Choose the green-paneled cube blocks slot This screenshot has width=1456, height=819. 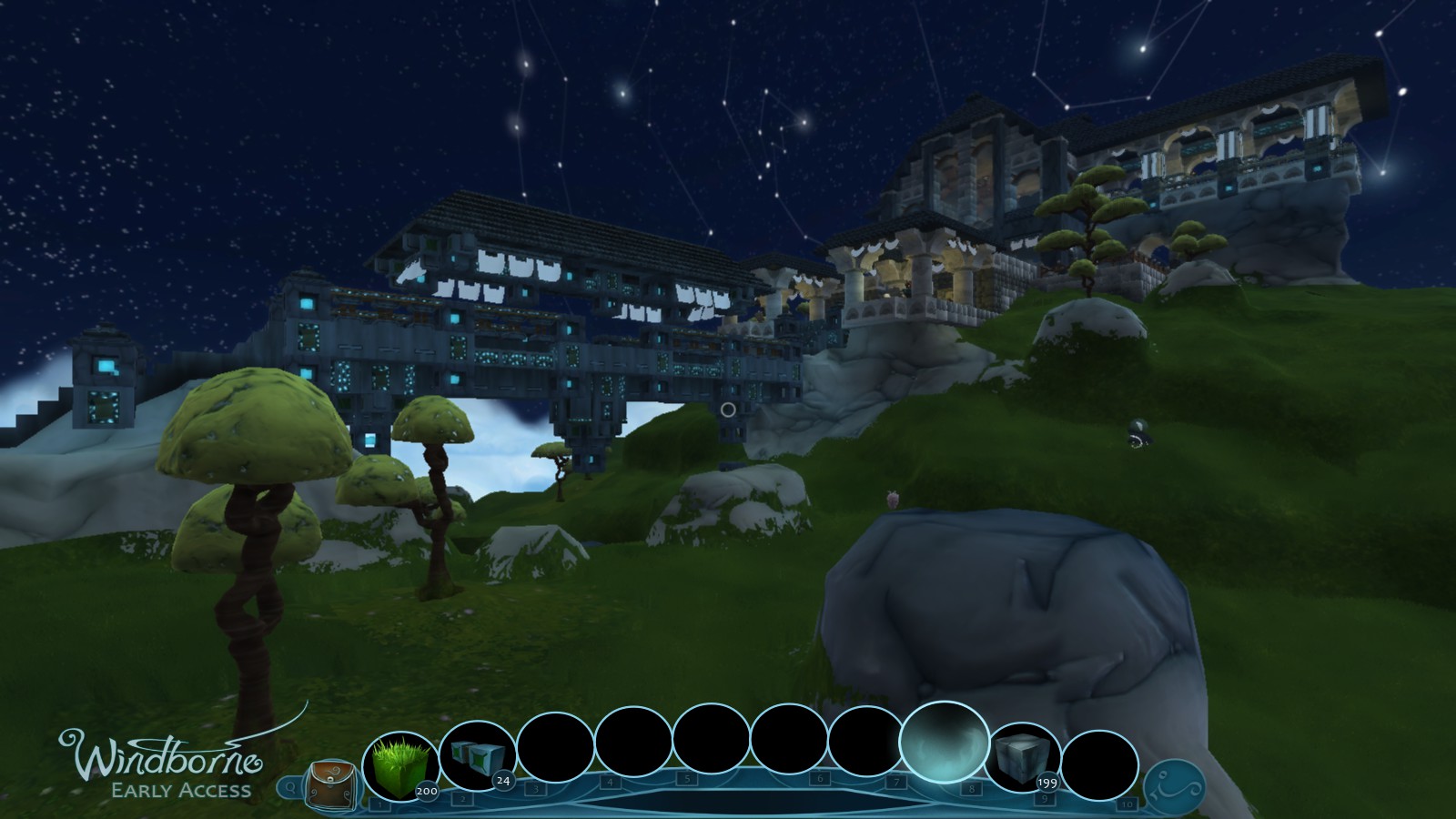pyautogui.click(x=477, y=758)
